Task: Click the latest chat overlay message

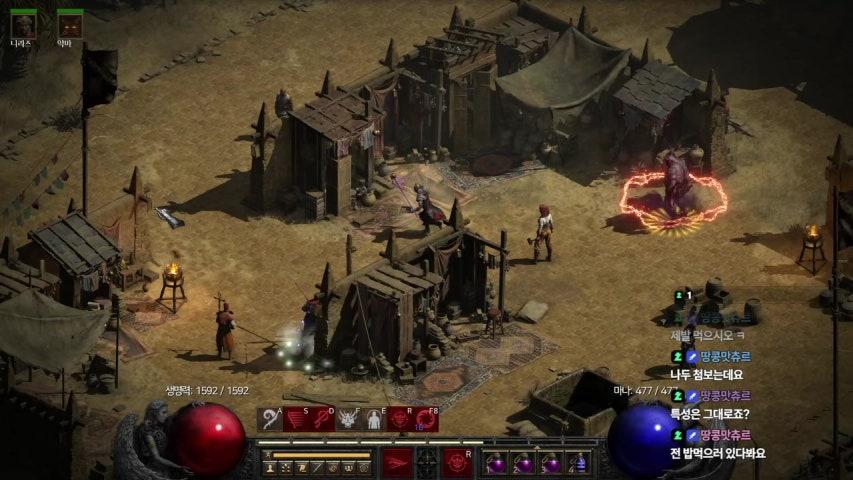Action: click(x=717, y=453)
